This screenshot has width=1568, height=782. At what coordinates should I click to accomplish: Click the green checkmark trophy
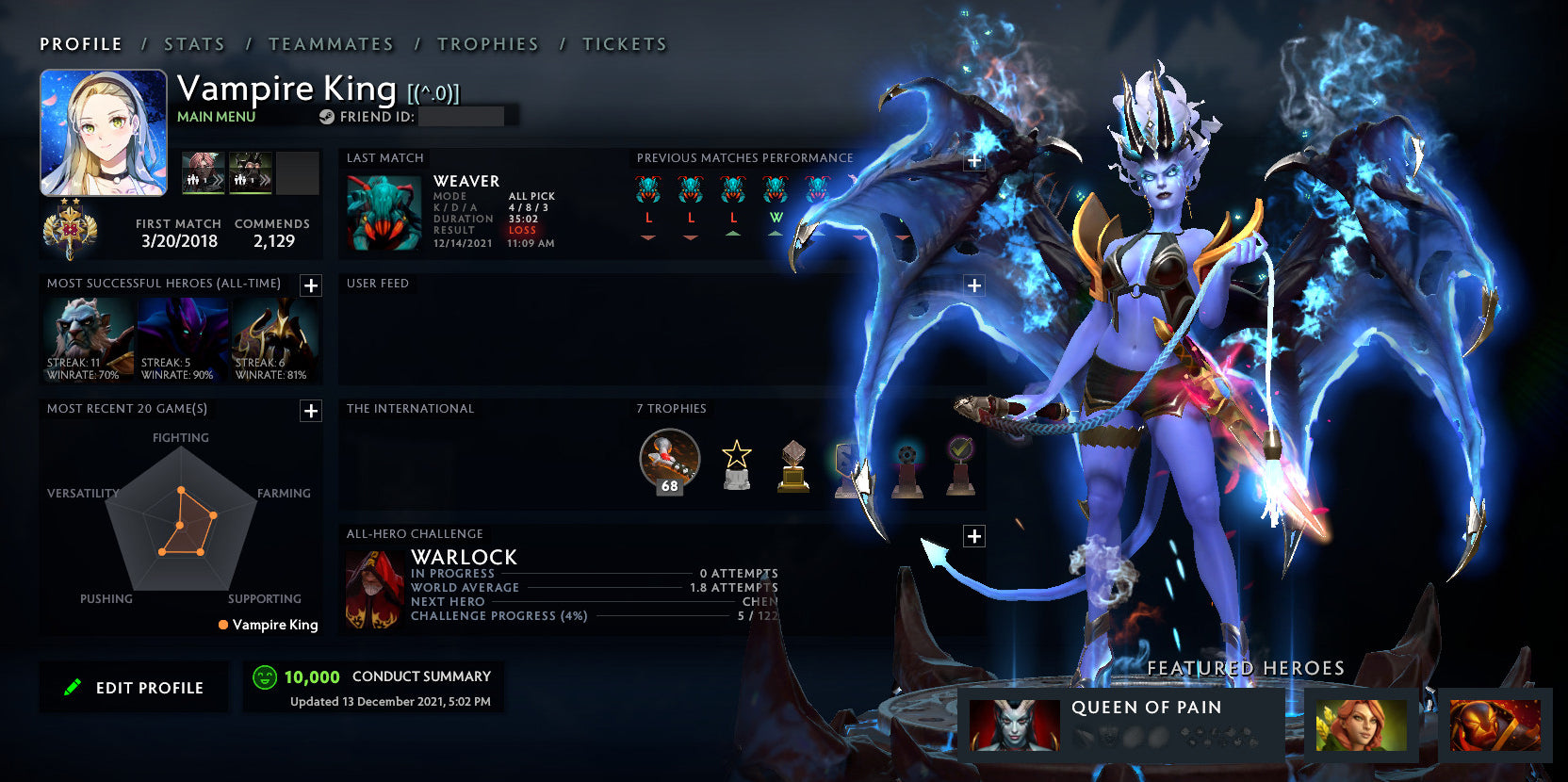tap(960, 460)
